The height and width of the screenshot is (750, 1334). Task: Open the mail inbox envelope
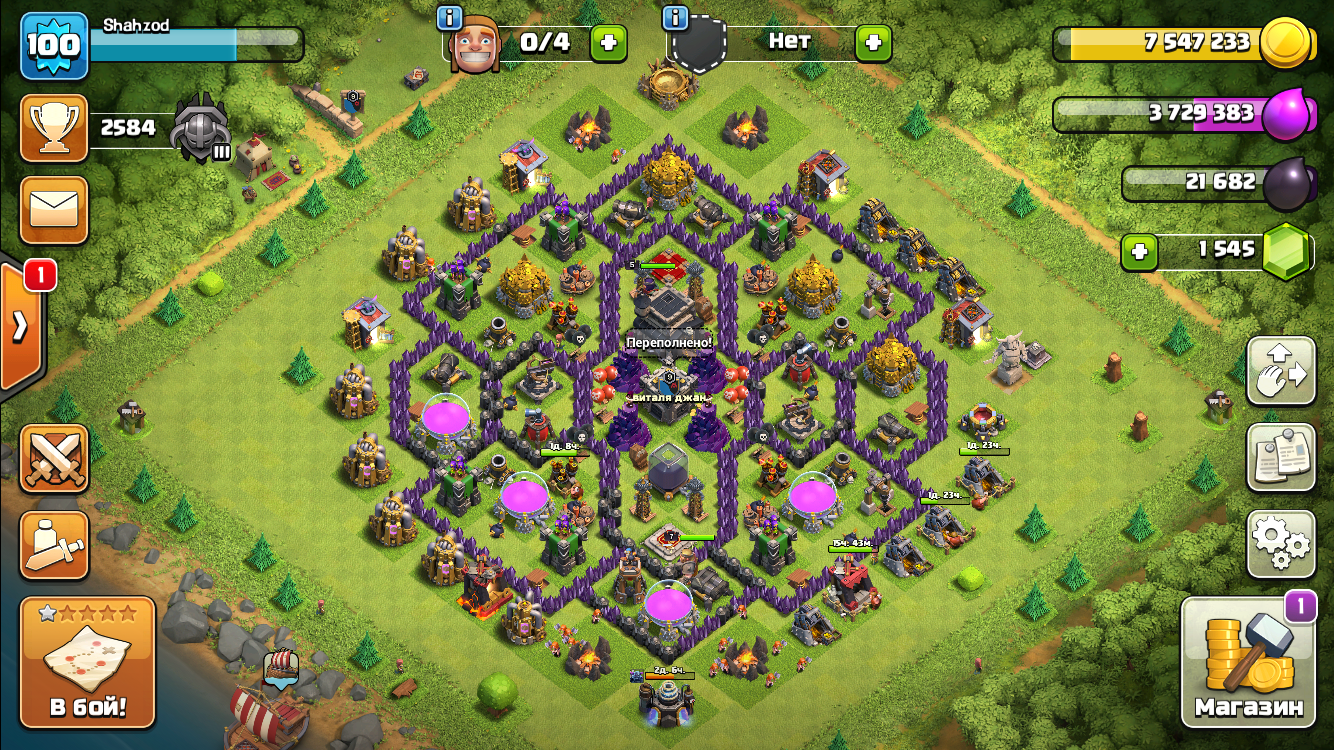pyautogui.click(x=54, y=210)
